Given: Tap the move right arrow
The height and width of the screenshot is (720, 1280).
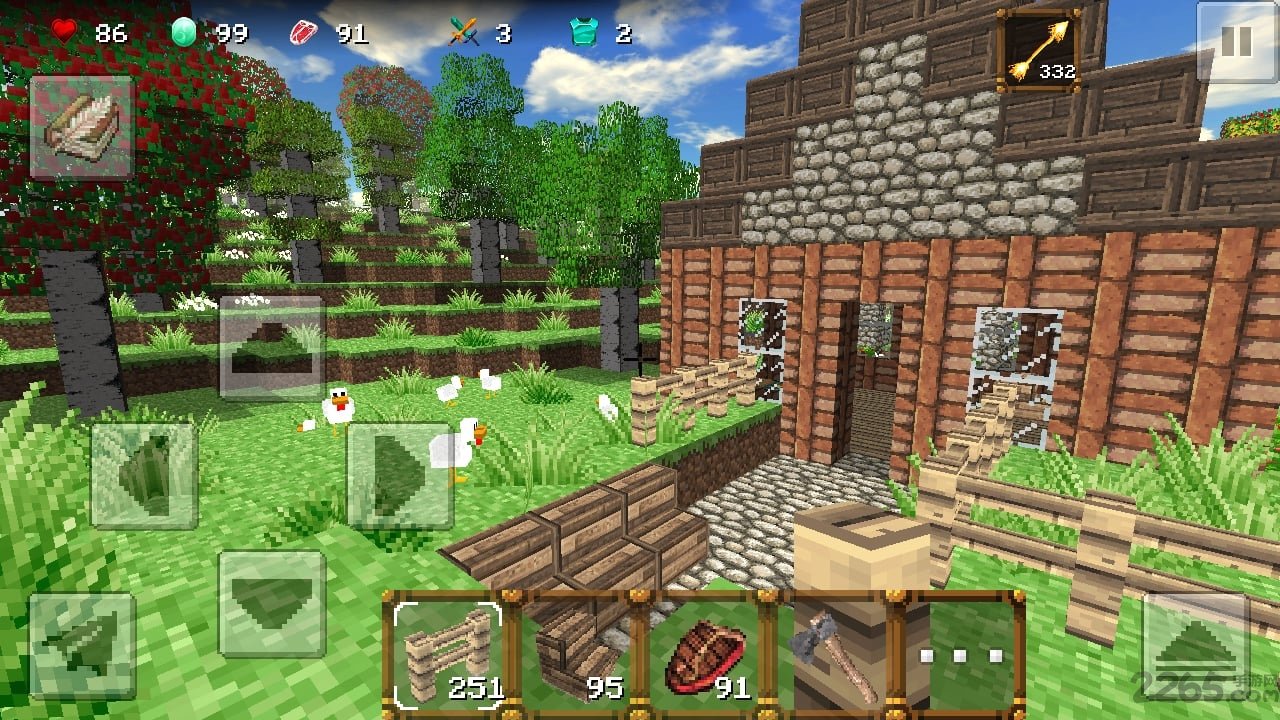Looking at the screenshot, I should [400, 475].
